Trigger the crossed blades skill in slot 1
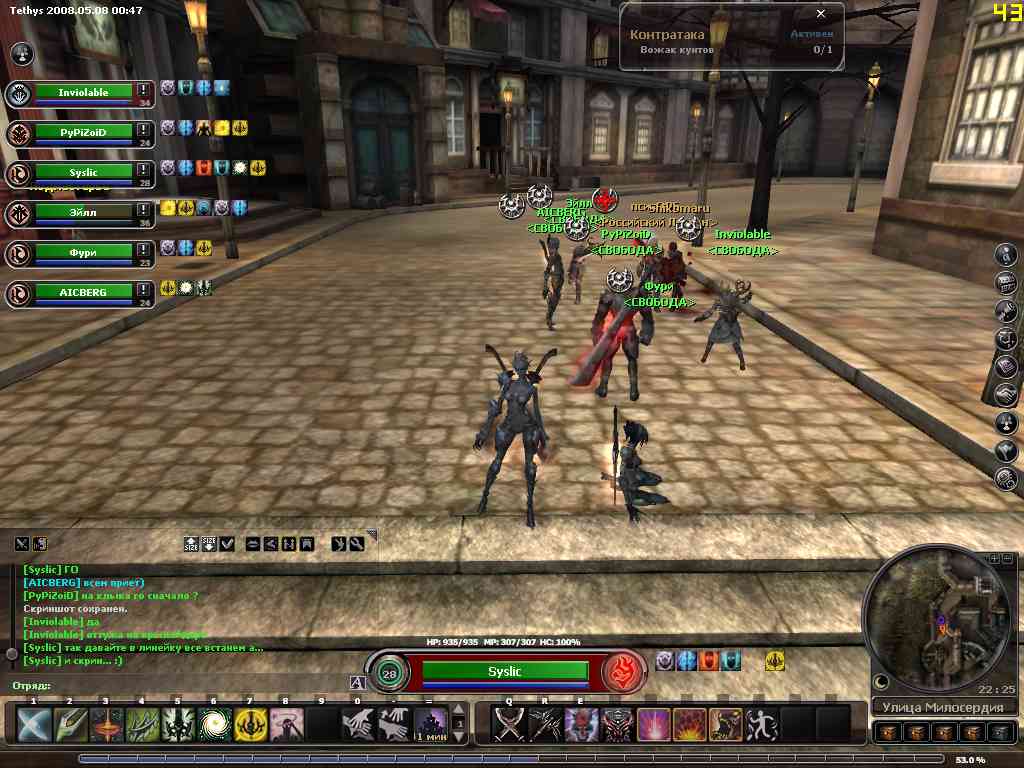Viewport: 1024px width, 768px height. (33, 724)
